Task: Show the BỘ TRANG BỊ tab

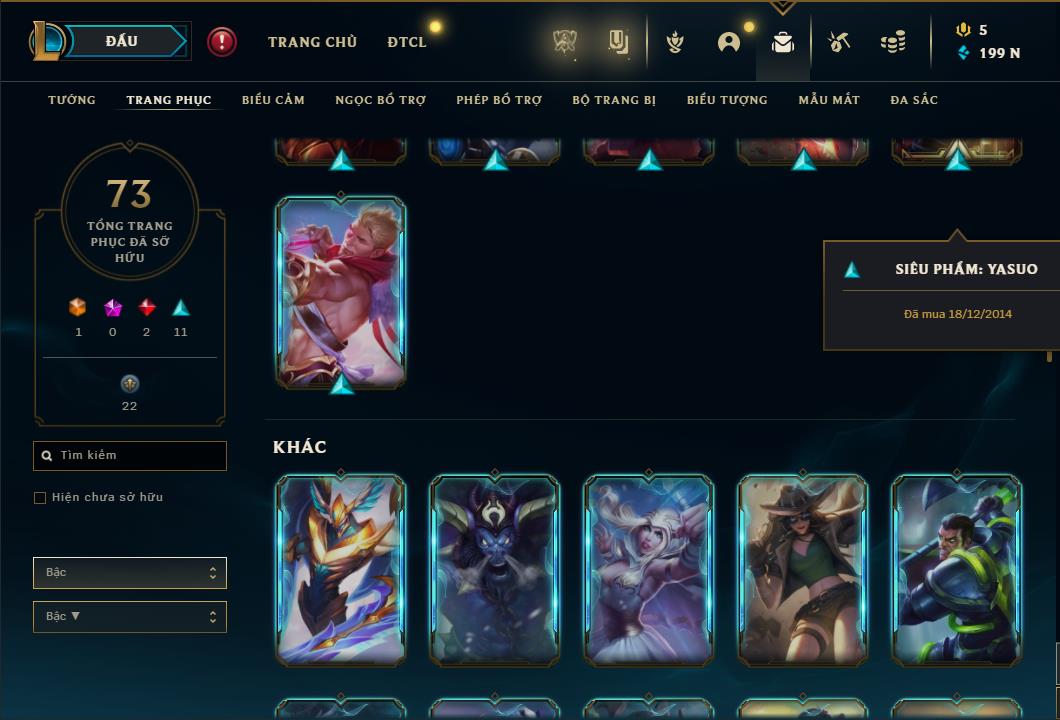Action: click(x=614, y=100)
